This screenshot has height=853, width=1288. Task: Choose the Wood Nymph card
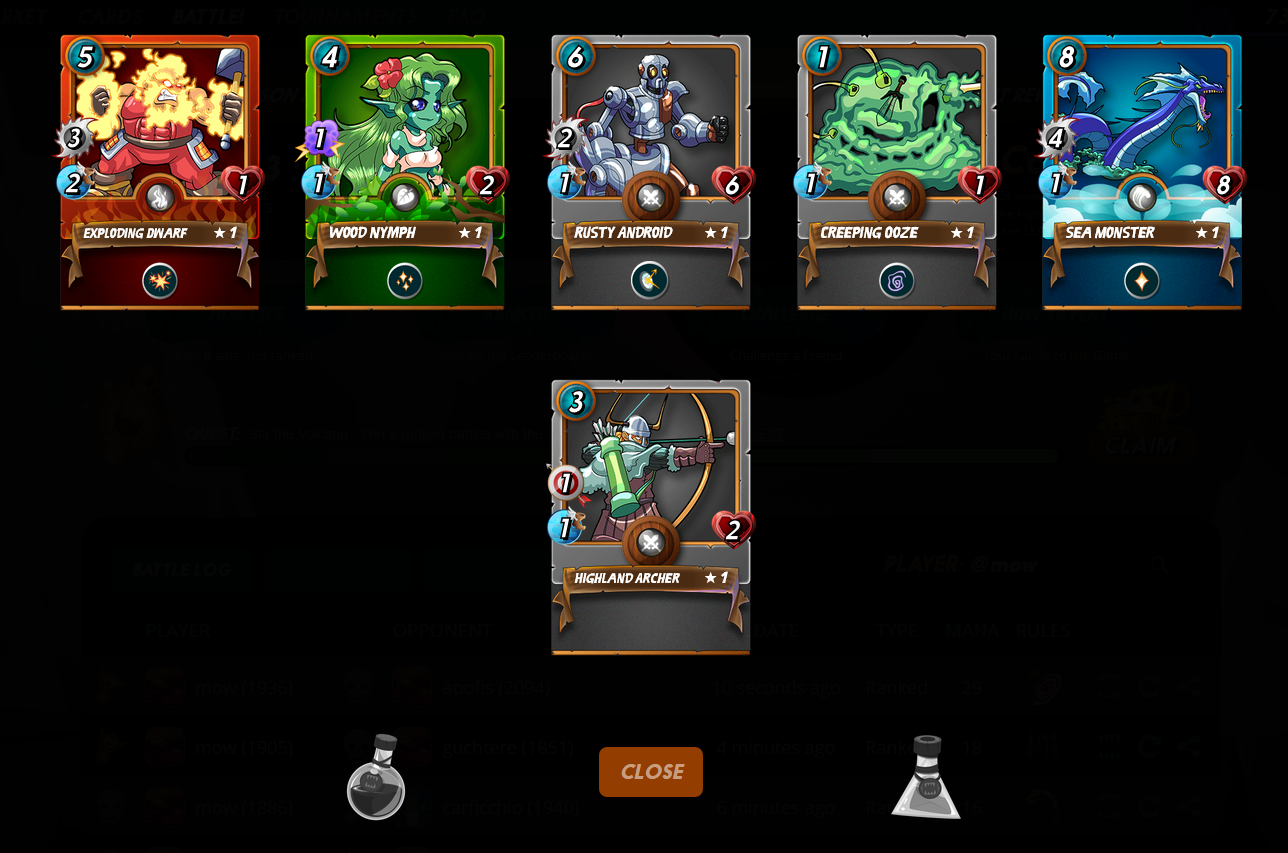point(405,172)
